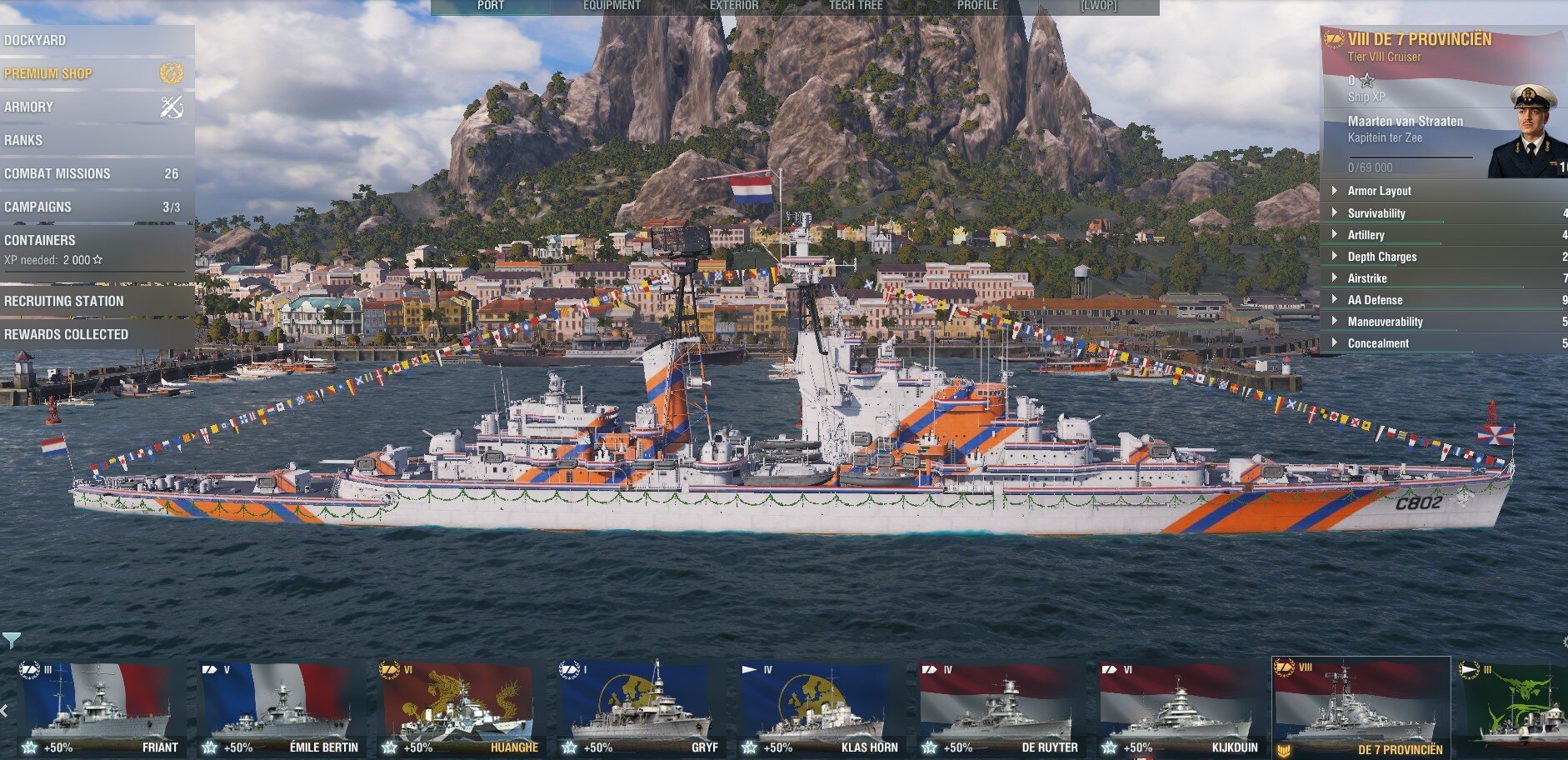Go to the Premium Shop
Viewport: 1568px width, 760px height.
click(48, 73)
